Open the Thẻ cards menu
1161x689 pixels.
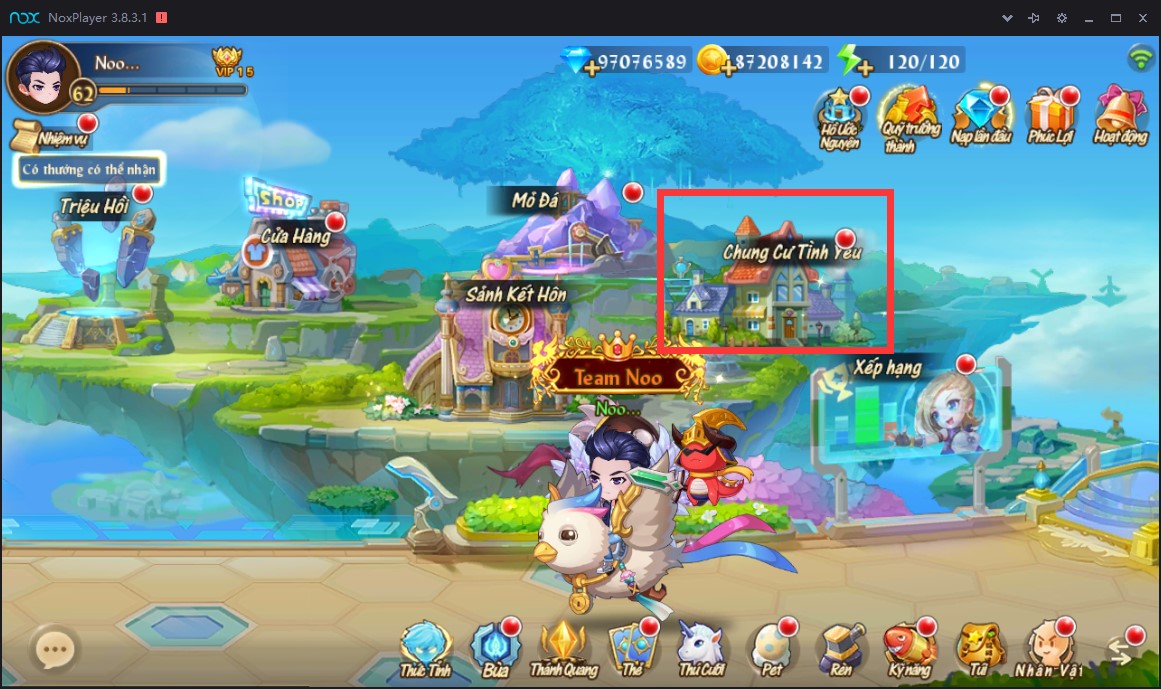(631, 648)
